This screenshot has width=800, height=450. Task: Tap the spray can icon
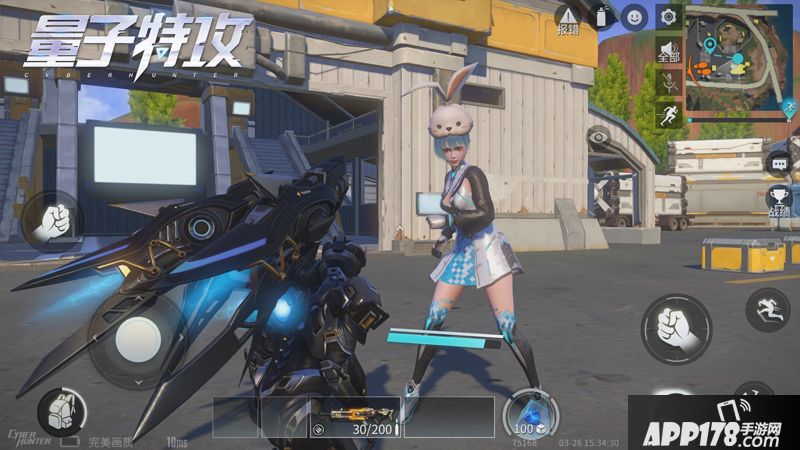[x=602, y=16]
